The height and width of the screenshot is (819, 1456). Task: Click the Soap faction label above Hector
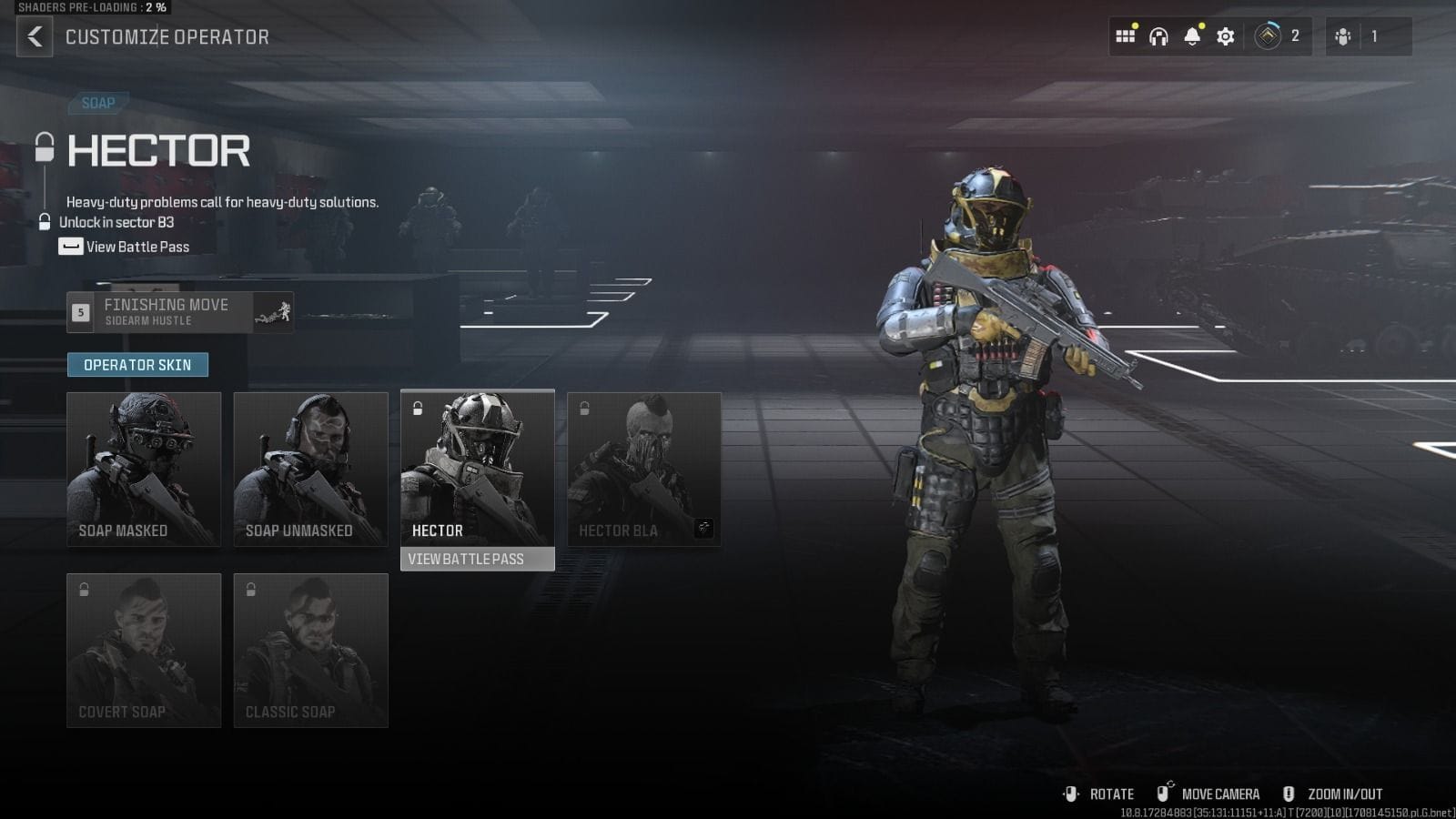tap(98, 103)
